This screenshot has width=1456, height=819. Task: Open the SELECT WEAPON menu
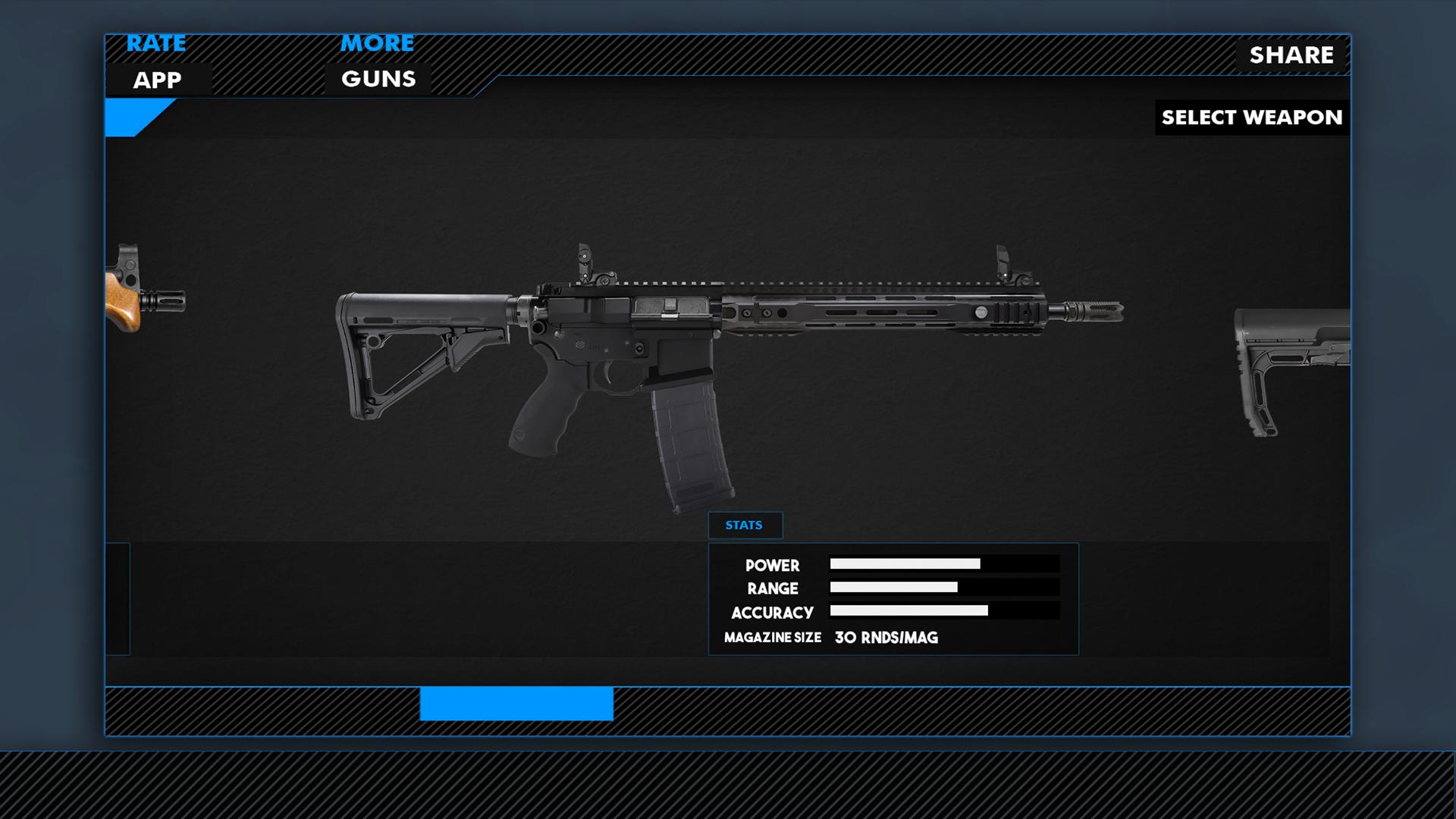(1251, 118)
